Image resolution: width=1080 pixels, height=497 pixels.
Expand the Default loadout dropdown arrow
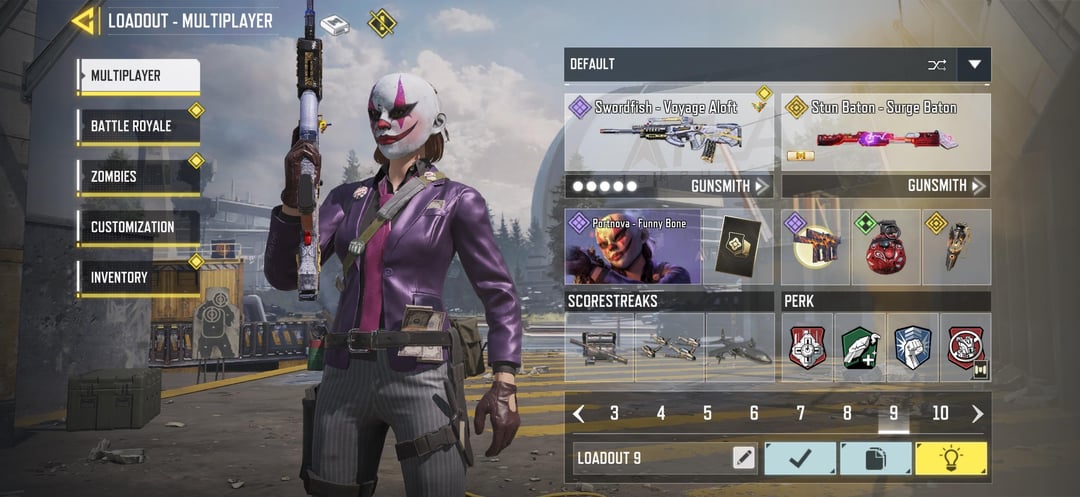pos(974,65)
